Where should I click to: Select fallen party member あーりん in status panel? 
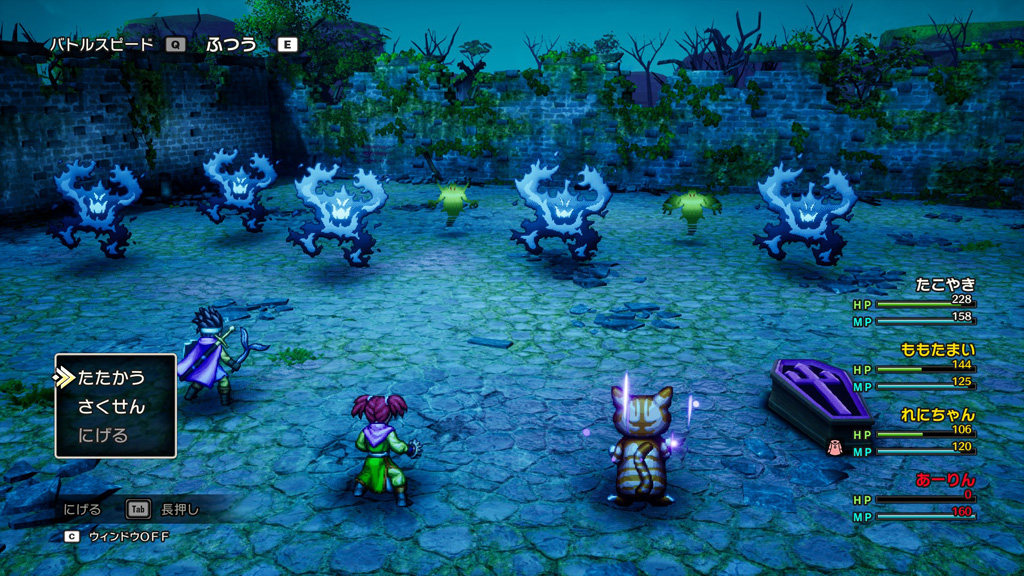(x=945, y=480)
